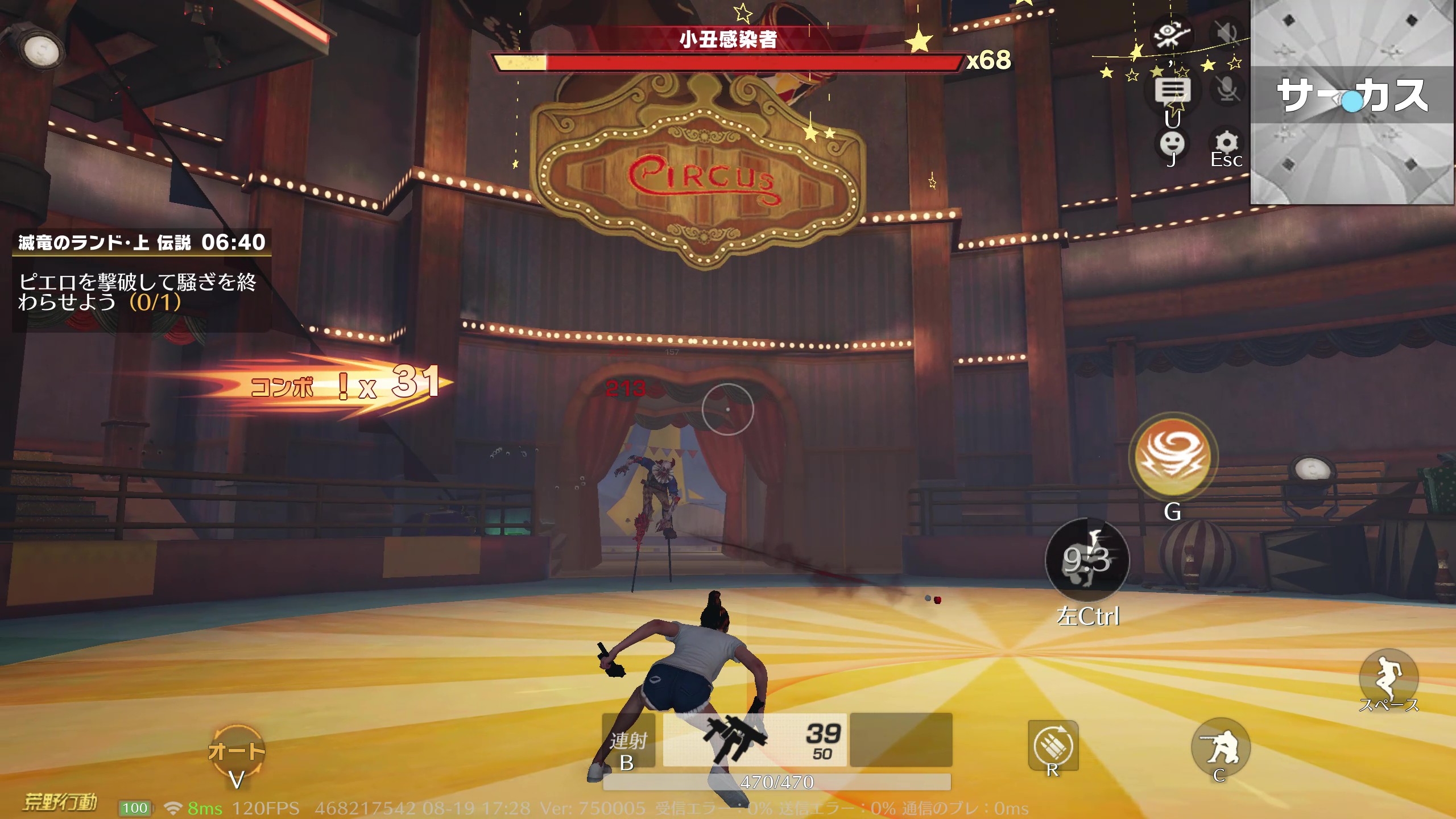
Task: Open the circus minimap
Action: click(x=1352, y=102)
